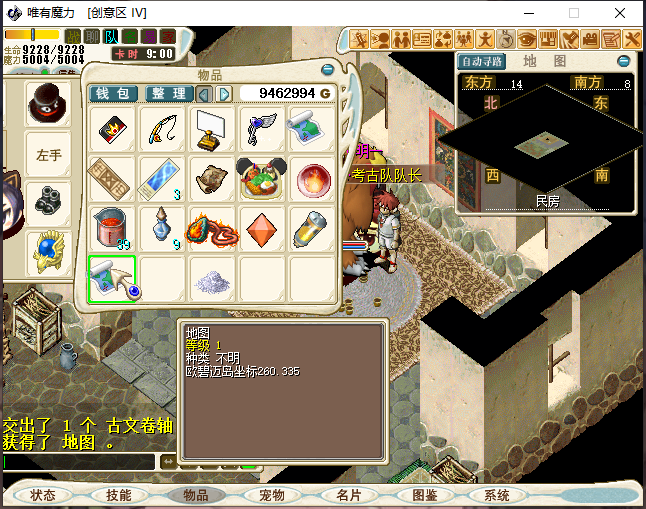
Task: Open the 宠物 pets tab
Action: click(x=272, y=495)
